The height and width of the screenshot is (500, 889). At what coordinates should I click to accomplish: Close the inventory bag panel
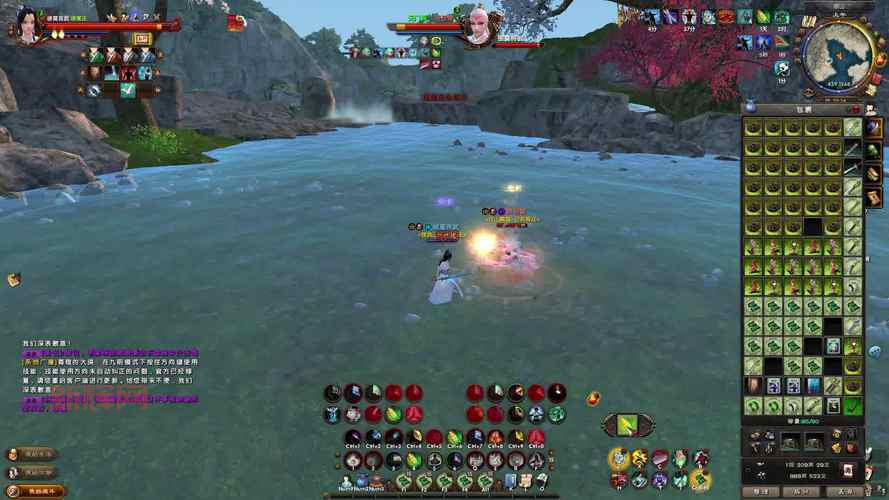(x=855, y=109)
